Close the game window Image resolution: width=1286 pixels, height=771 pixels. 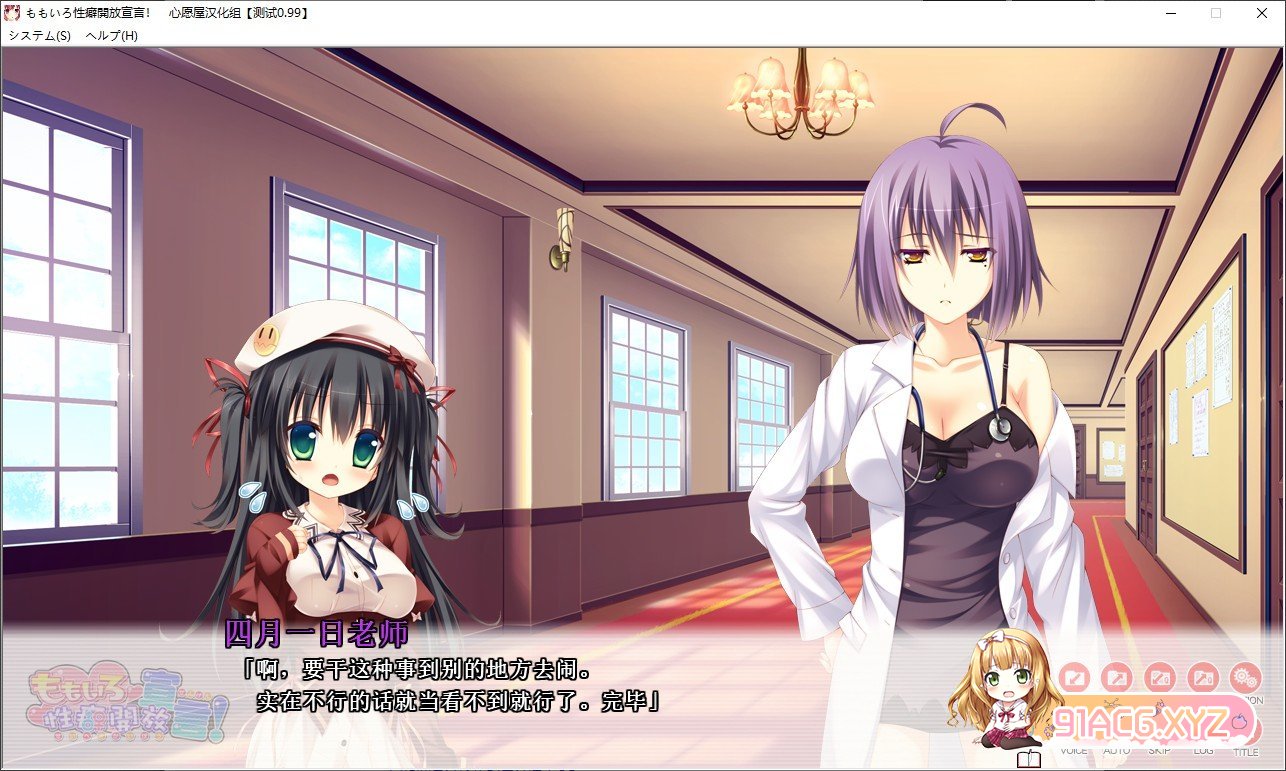1262,13
